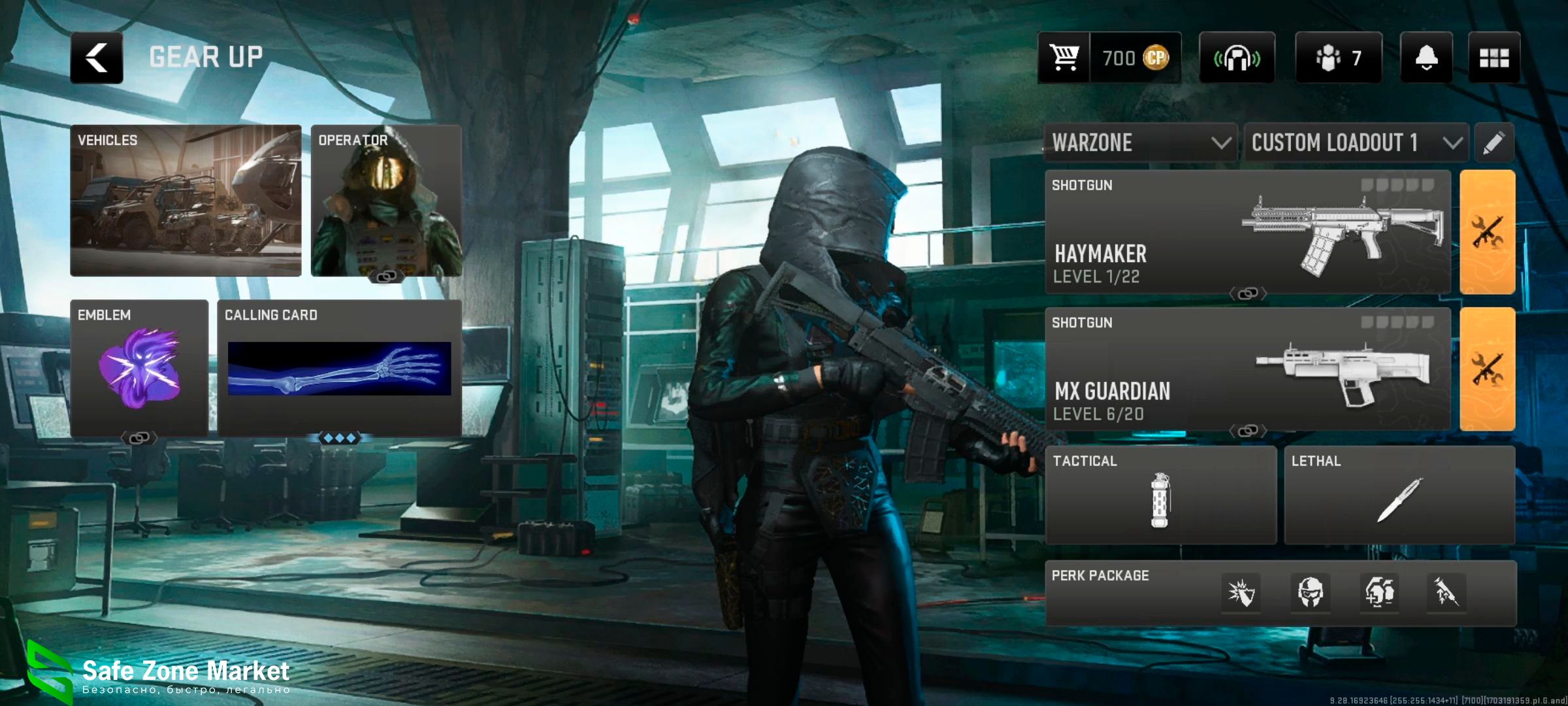The height and width of the screenshot is (706, 1568).
Task: Expand the Custom Loadout 1 dropdown
Action: 1356,143
